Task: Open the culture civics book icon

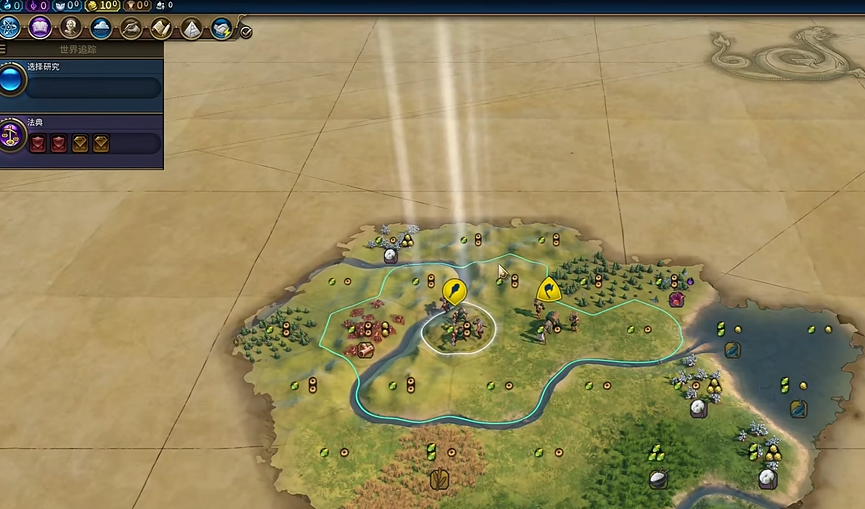Action: (x=41, y=28)
